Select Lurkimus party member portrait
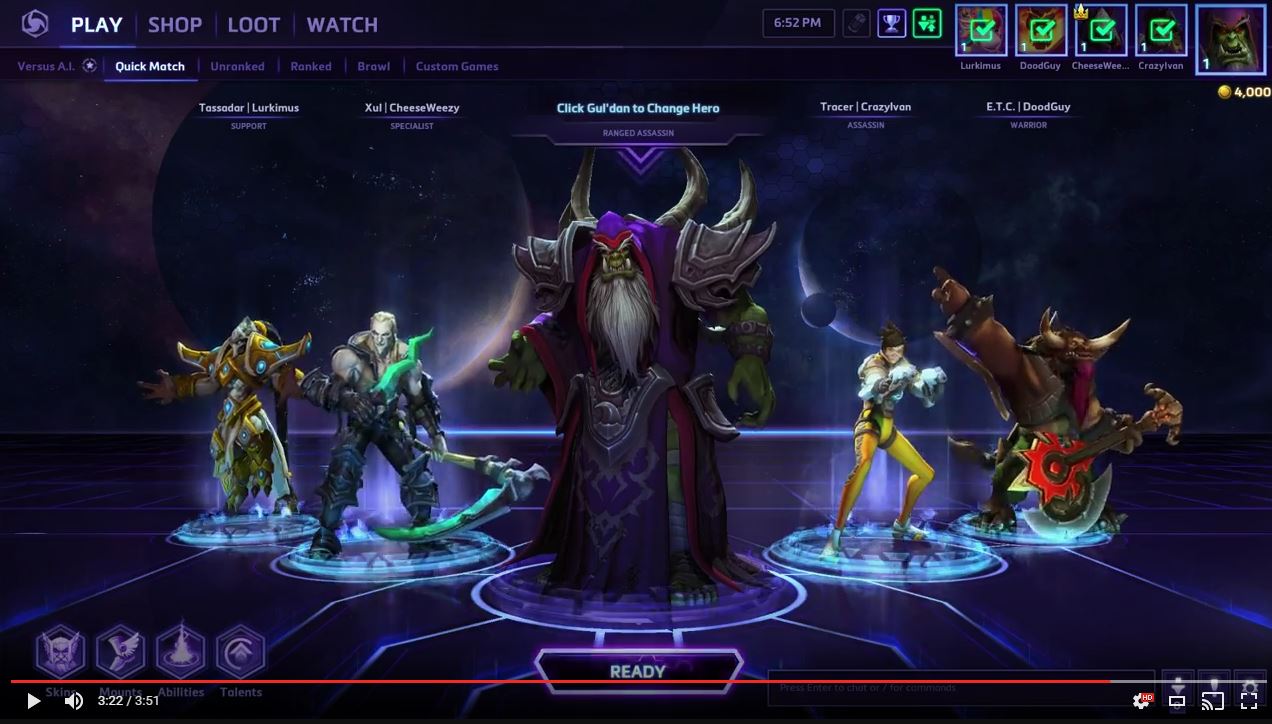 pyautogui.click(x=981, y=31)
